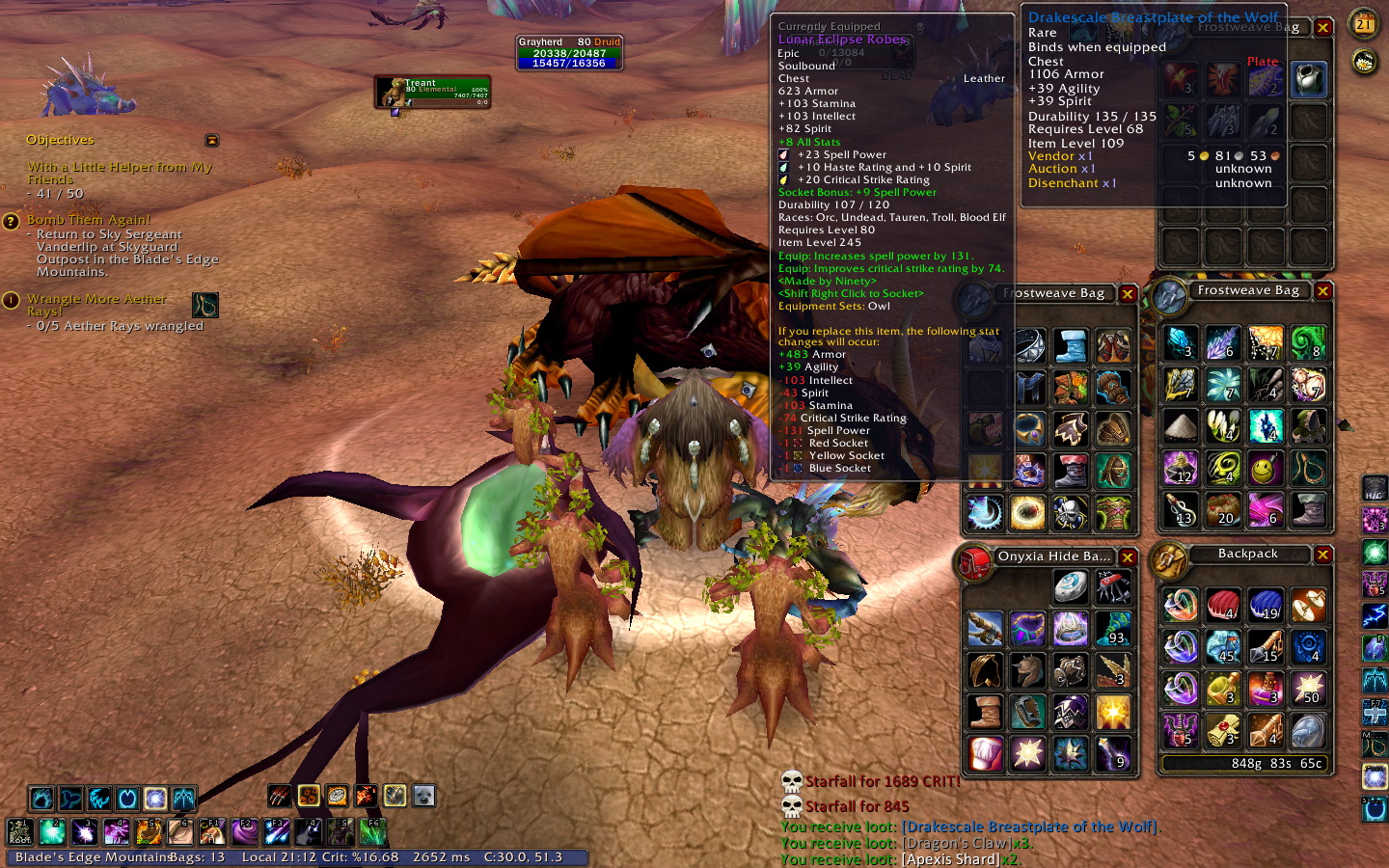Screen dimensions: 1389x868
Task: Click the stack of 45 blue item
Action: (1223, 647)
